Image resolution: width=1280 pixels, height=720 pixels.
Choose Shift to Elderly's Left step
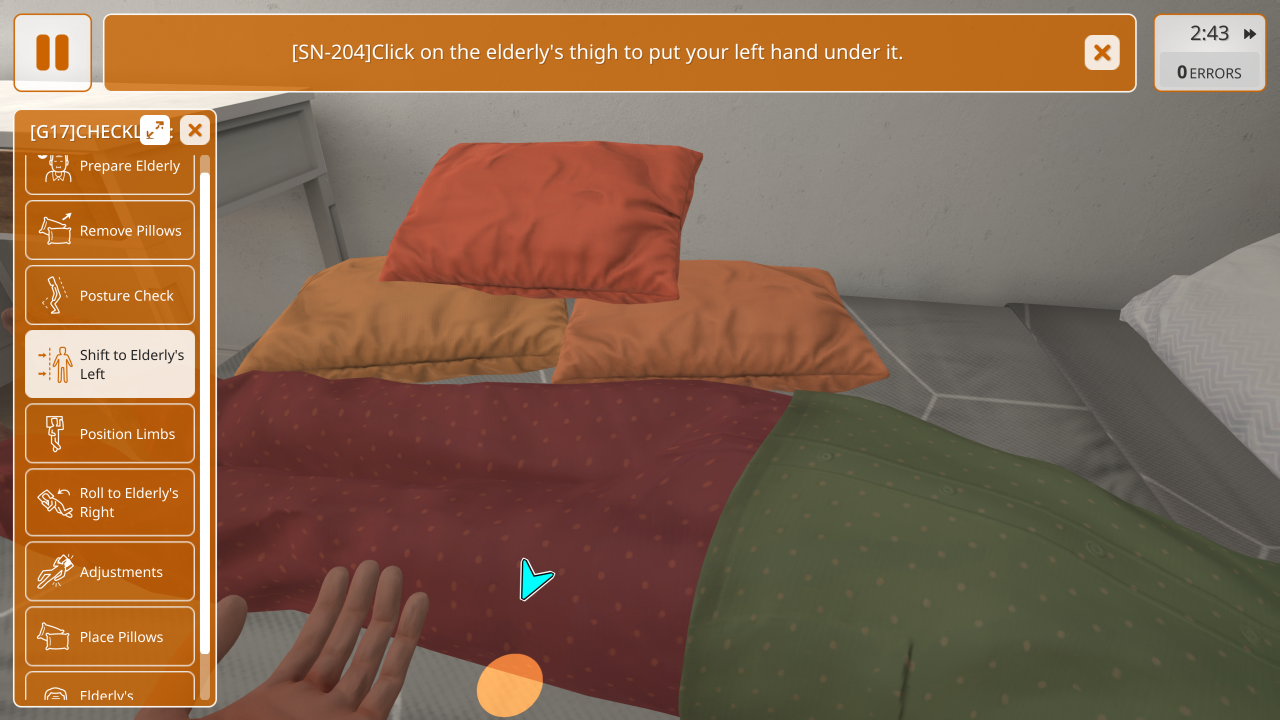pyautogui.click(x=110, y=364)
